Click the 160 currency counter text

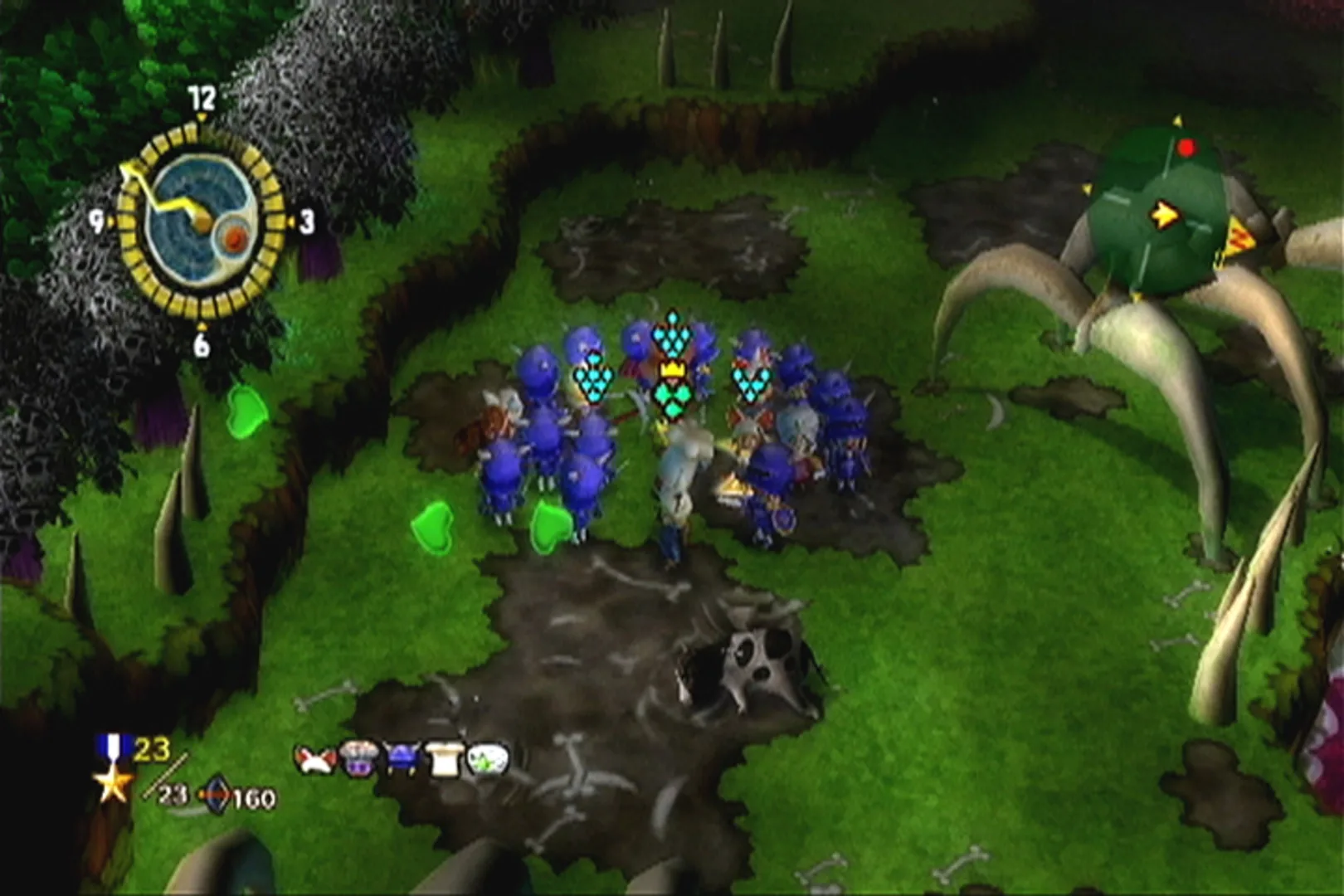point(253,797)
